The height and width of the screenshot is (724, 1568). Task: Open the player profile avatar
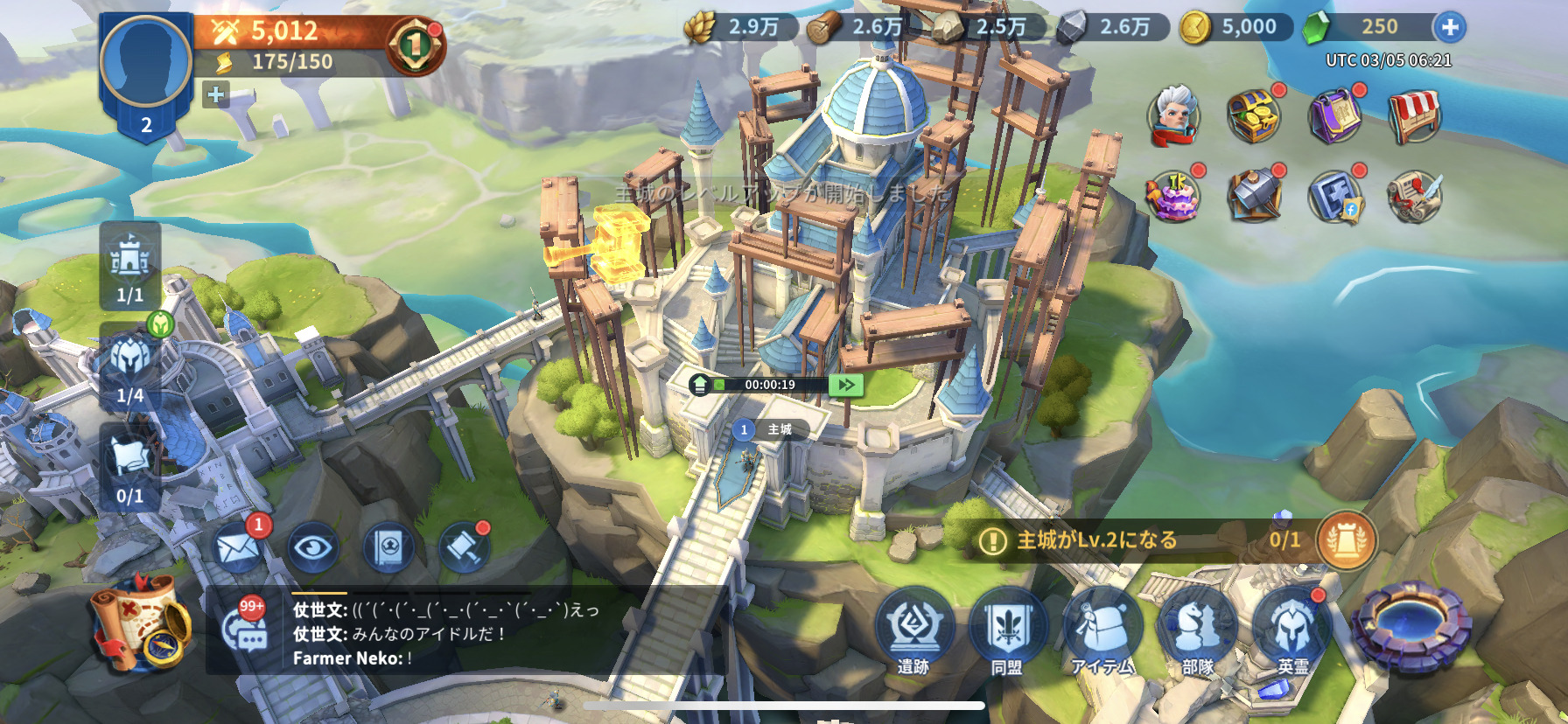(x=145, y=61)
